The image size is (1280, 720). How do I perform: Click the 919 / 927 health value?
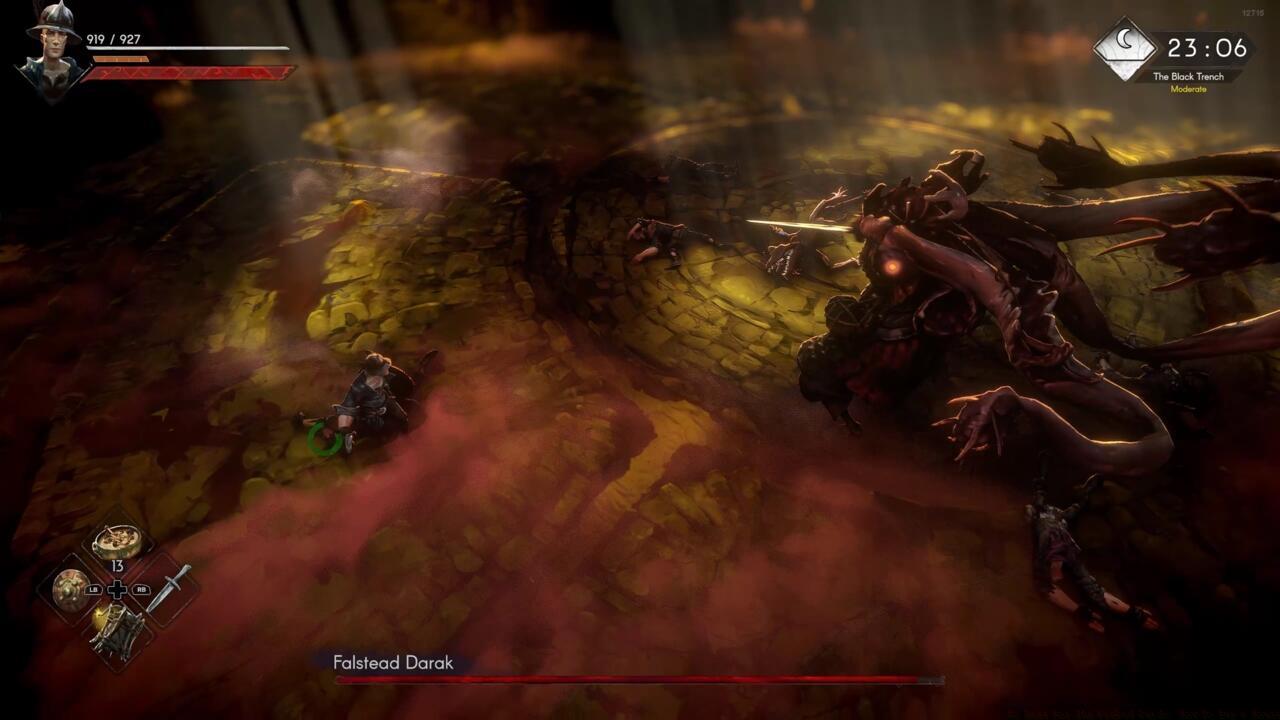click(x=113, y=39)
